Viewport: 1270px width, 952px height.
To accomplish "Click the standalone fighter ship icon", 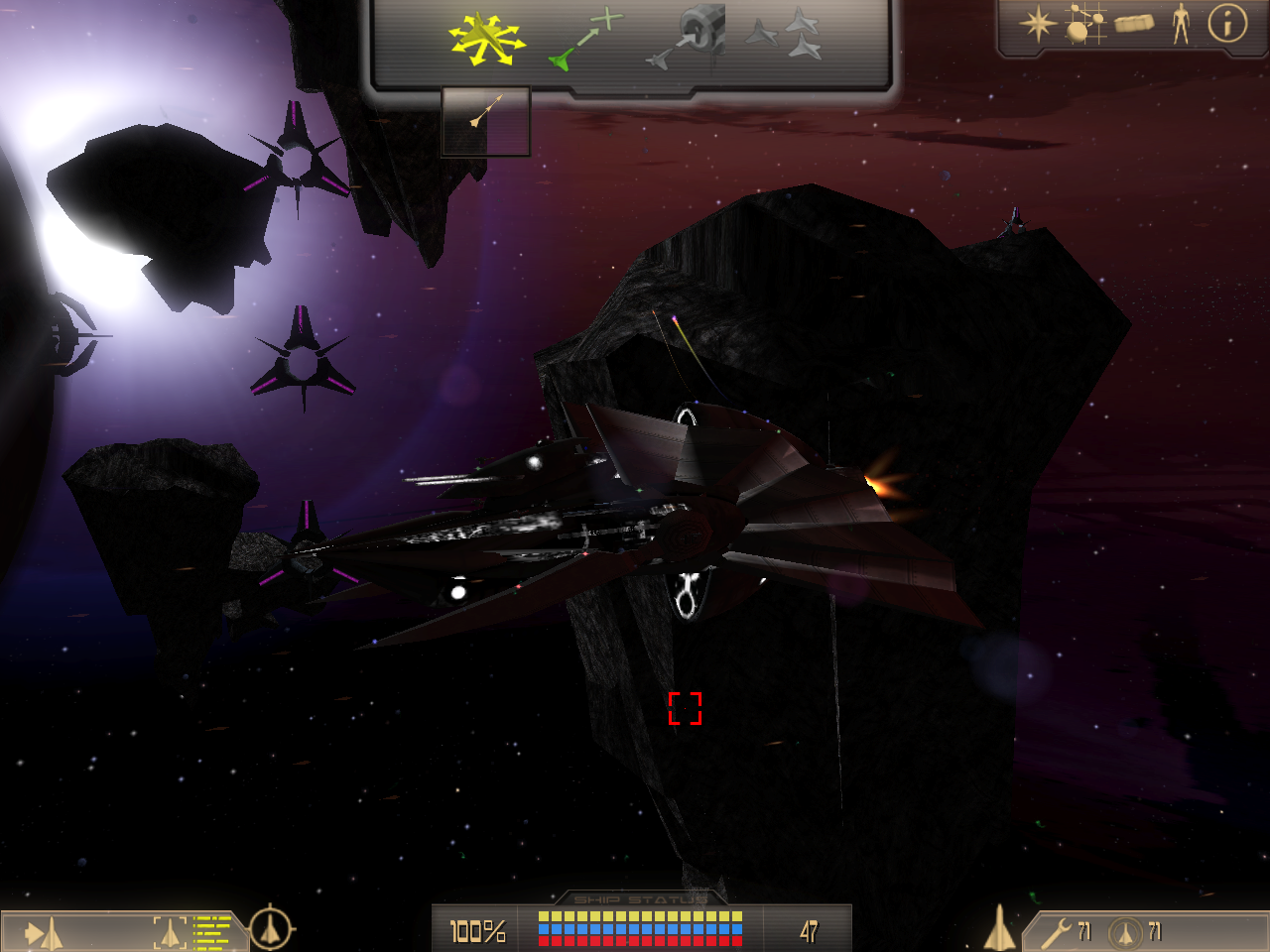I will pyautogui.click(x=999, y=929).
